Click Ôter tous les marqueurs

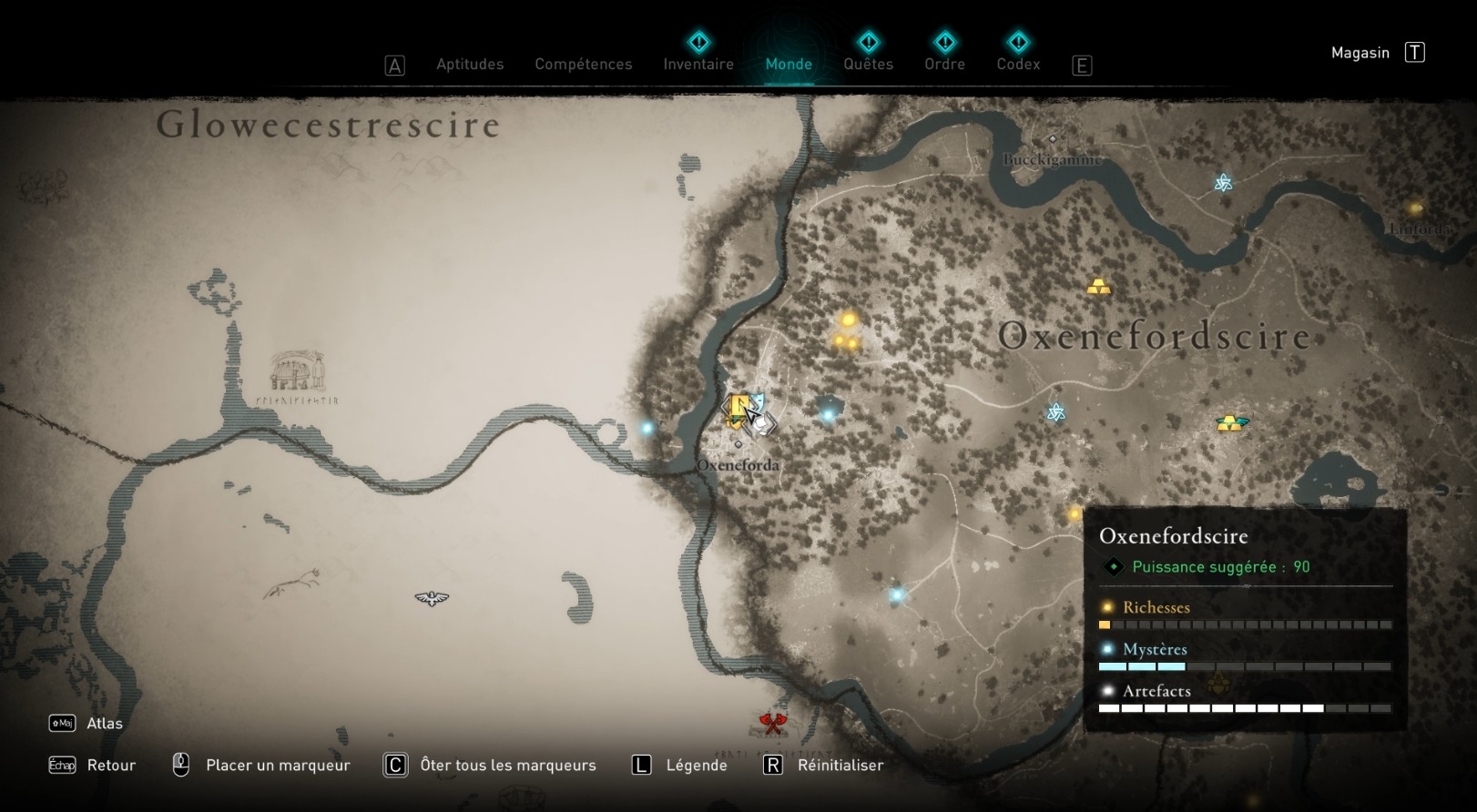pos(506,765)
